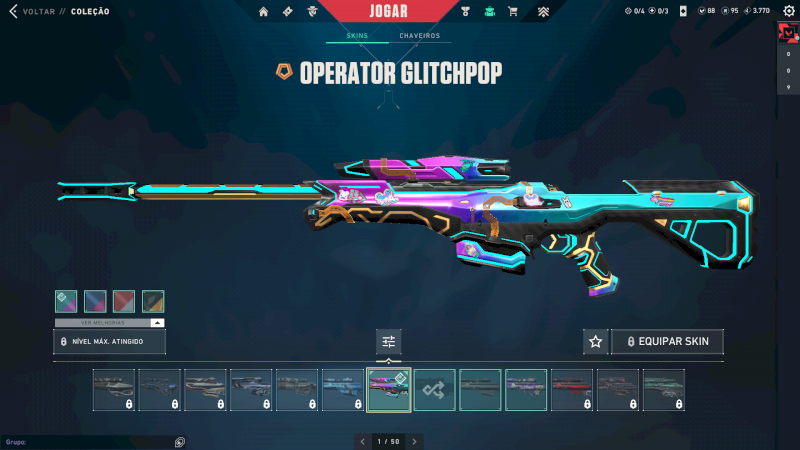Click the Equipar Skin button
800x450 pixels.
click(667, 342)
